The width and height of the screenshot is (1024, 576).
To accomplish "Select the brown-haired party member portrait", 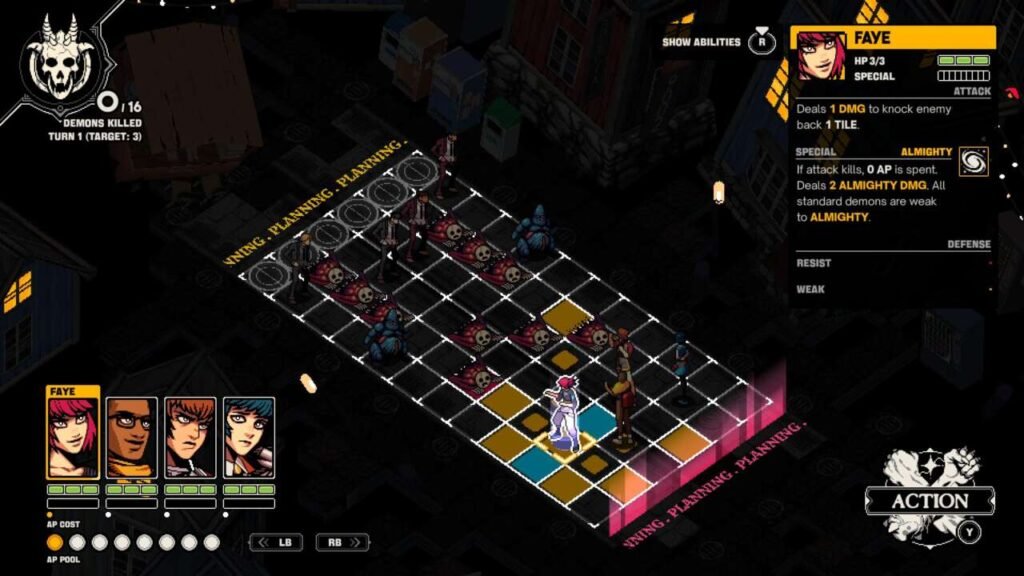I will pyautogui.click(x=190, y=438).
